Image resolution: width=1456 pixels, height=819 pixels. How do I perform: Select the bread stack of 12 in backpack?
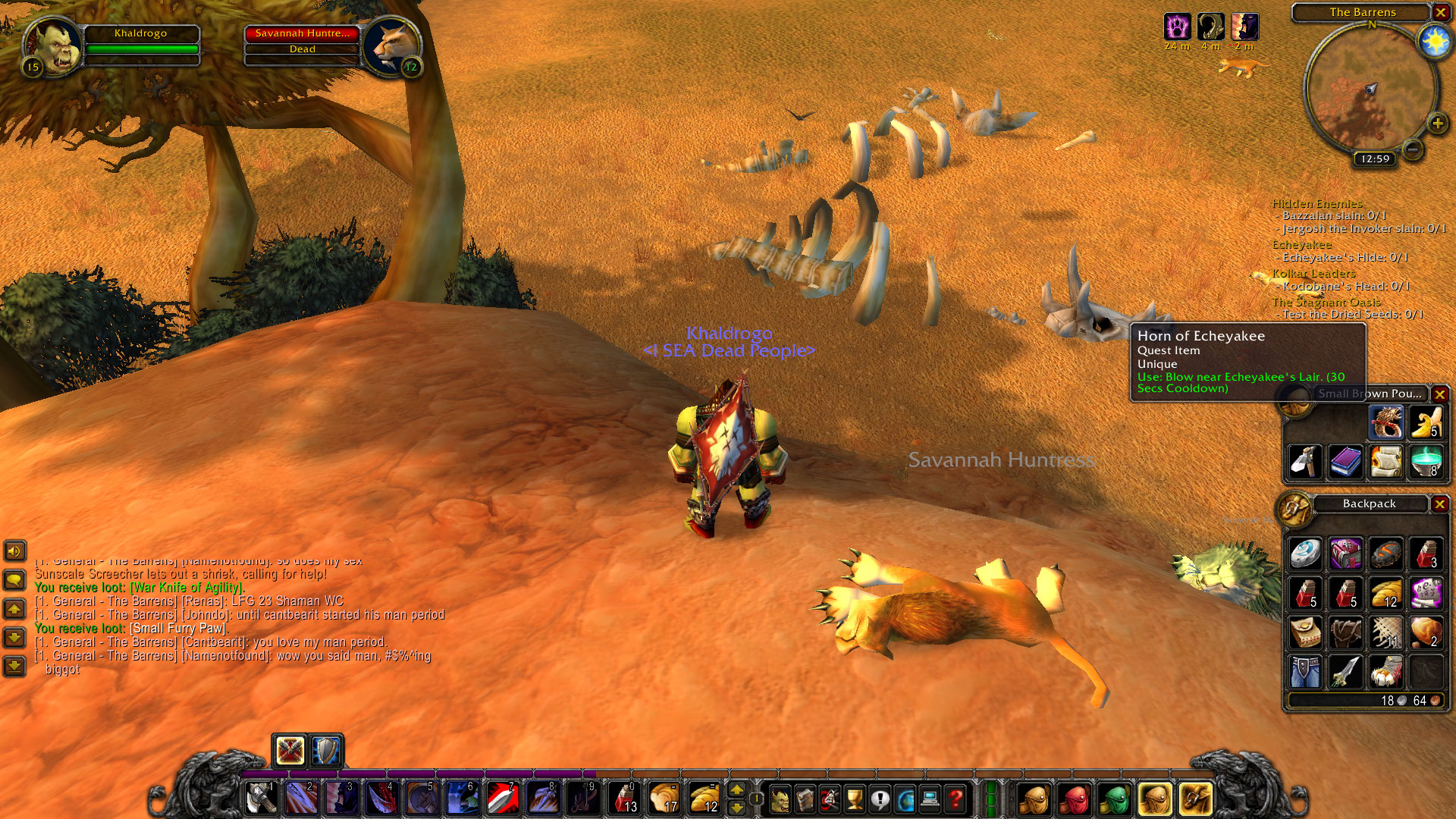click(x=1386, y=594)
